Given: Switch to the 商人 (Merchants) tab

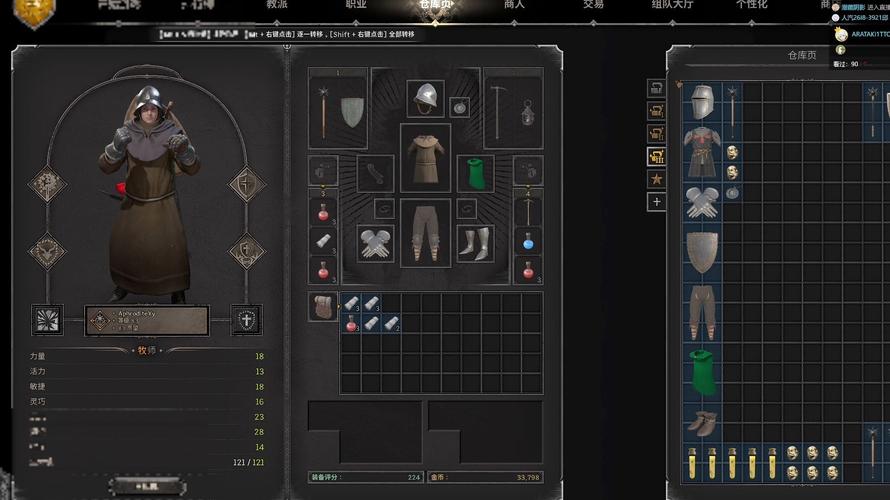Looking at the screenshot, I should (x=514, y=5).
